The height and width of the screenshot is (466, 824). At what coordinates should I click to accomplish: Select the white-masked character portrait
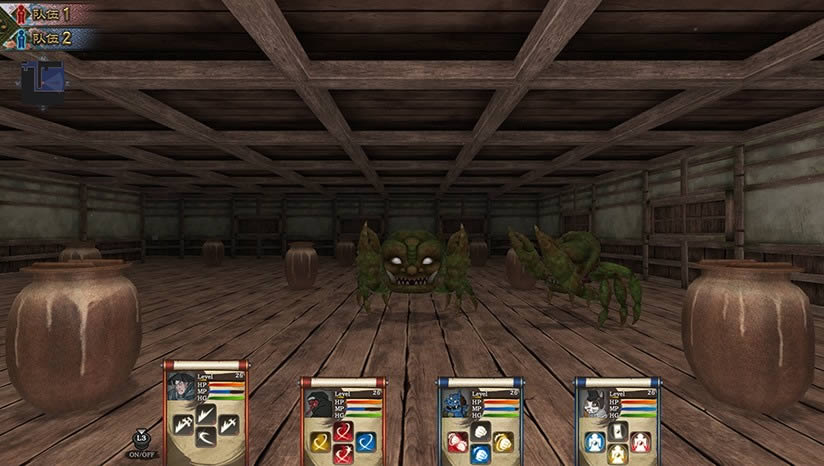click(x=593, y=402)
